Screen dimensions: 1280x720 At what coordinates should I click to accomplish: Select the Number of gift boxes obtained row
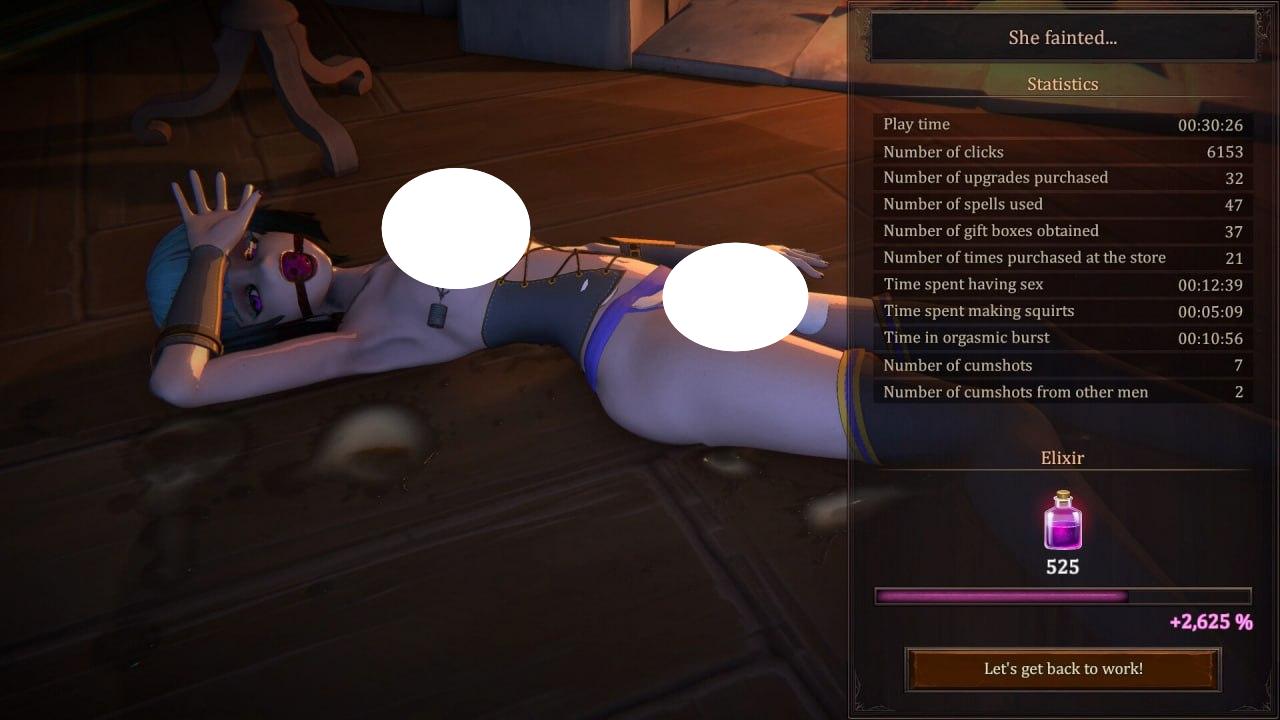[x=1062, y=231]
